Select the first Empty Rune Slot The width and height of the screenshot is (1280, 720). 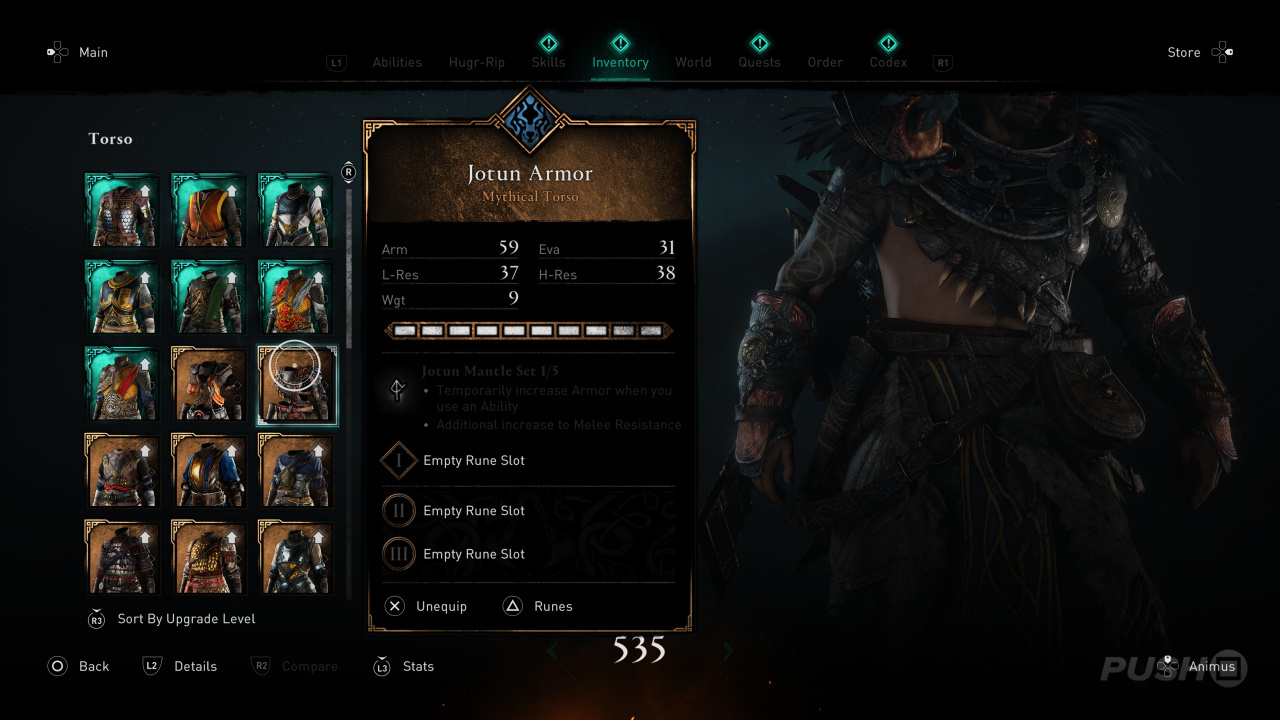click(x=474, y=461)
